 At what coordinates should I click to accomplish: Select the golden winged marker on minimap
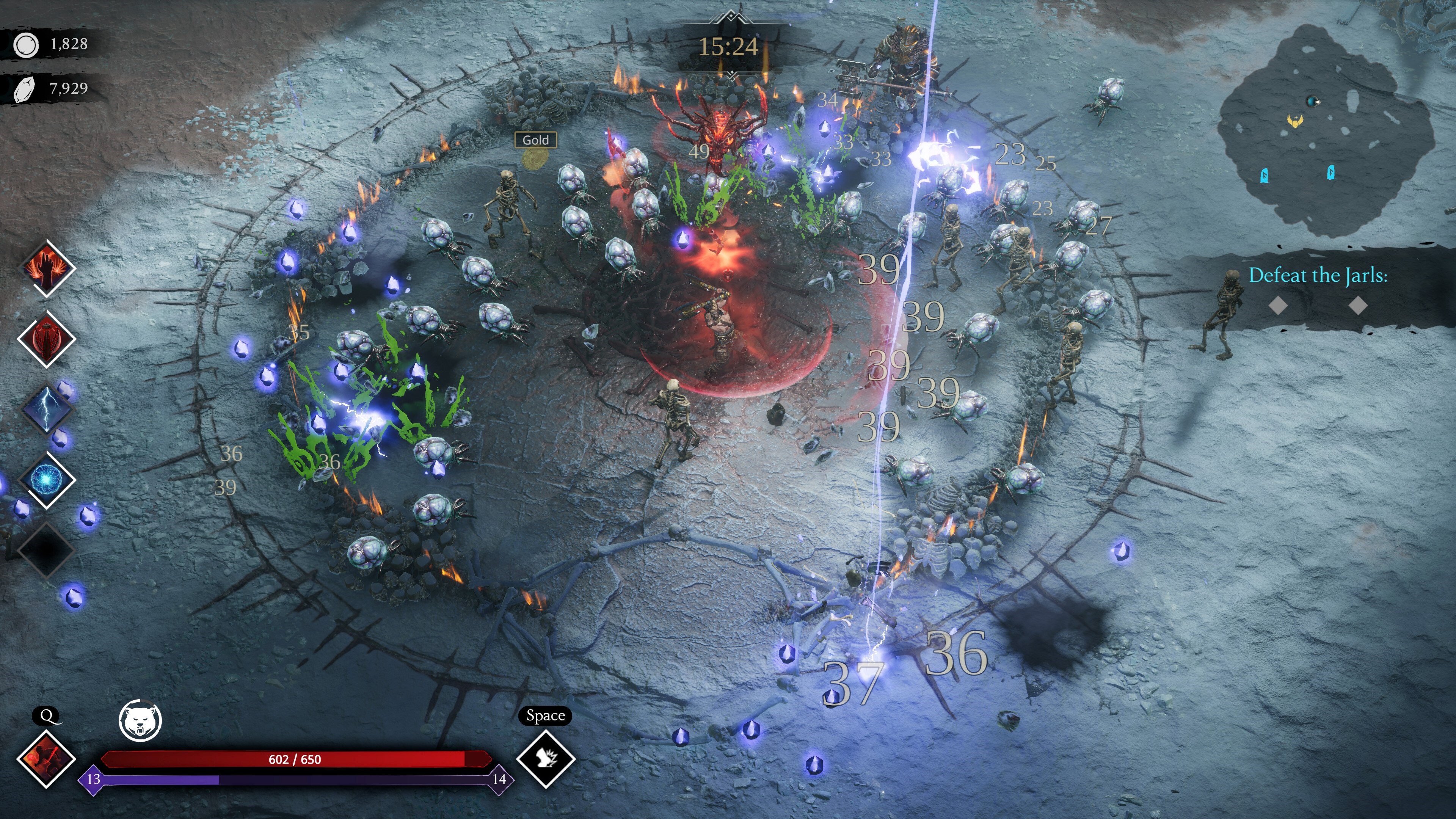(1295, 121)
